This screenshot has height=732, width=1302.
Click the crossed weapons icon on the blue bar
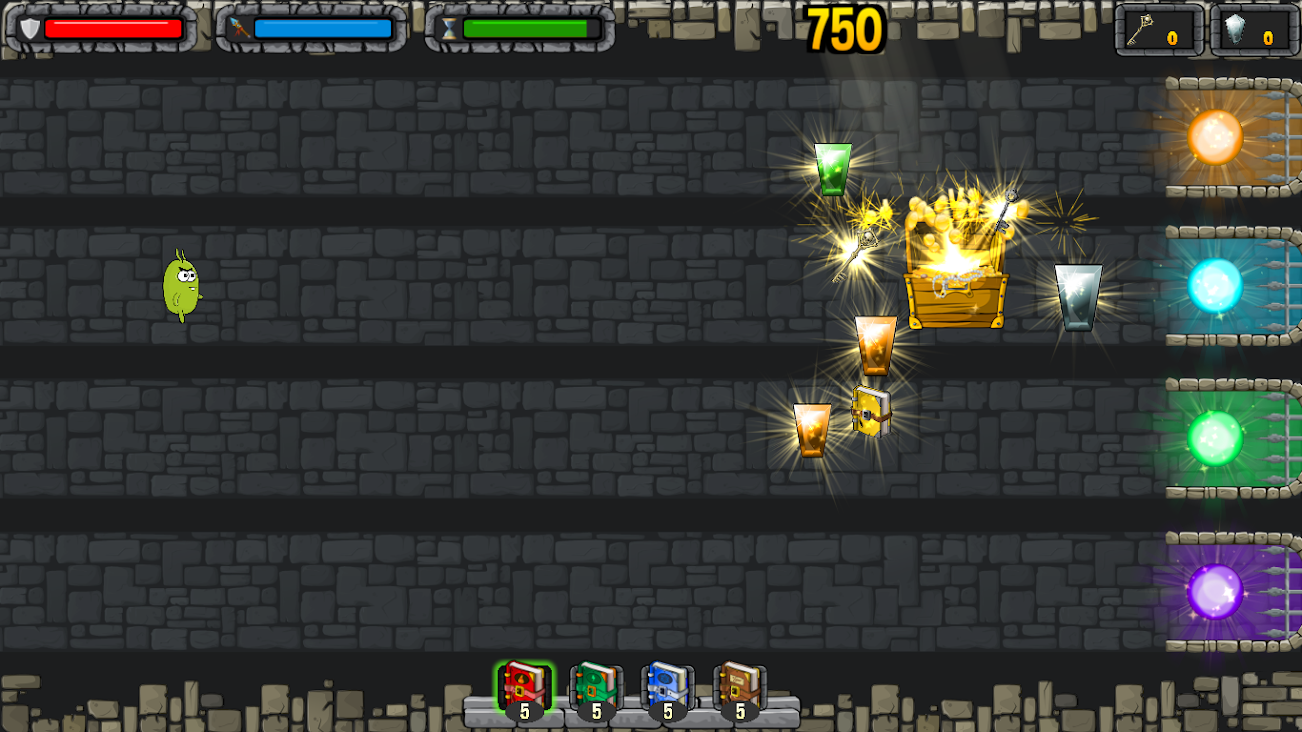pos(237,28)
